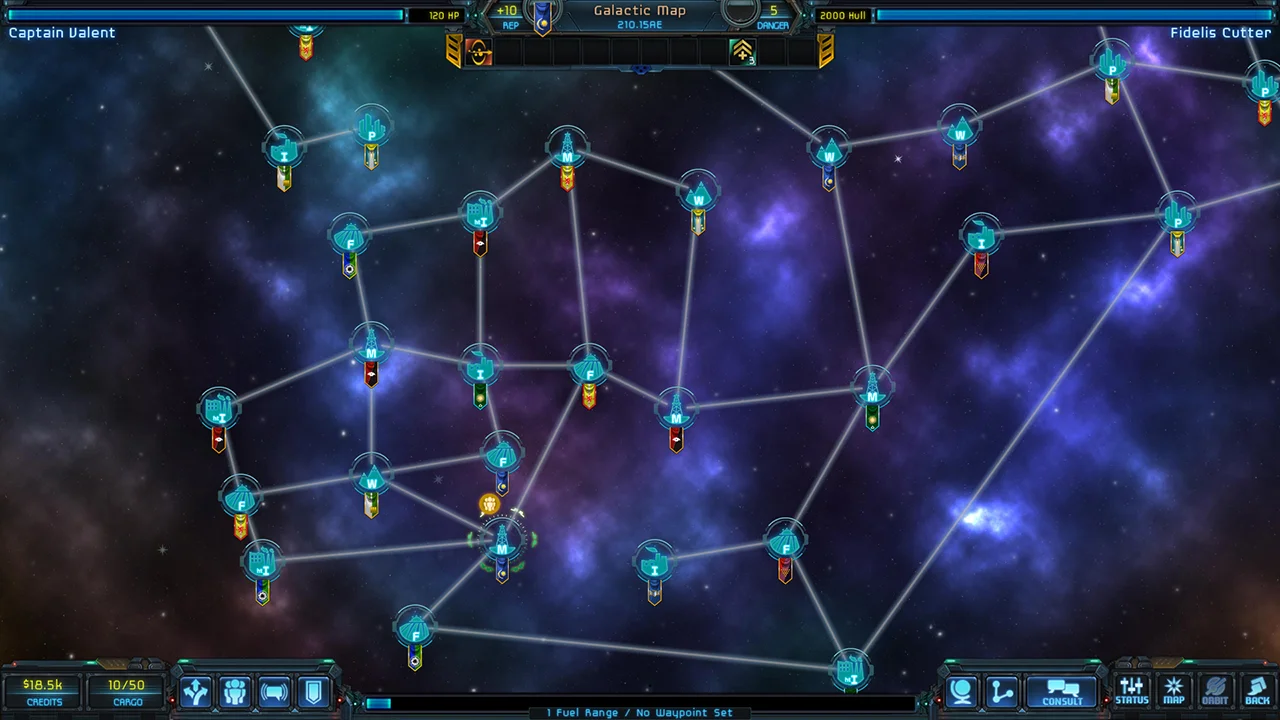Go Back using the arrow button

click(x=1257, y=691)
